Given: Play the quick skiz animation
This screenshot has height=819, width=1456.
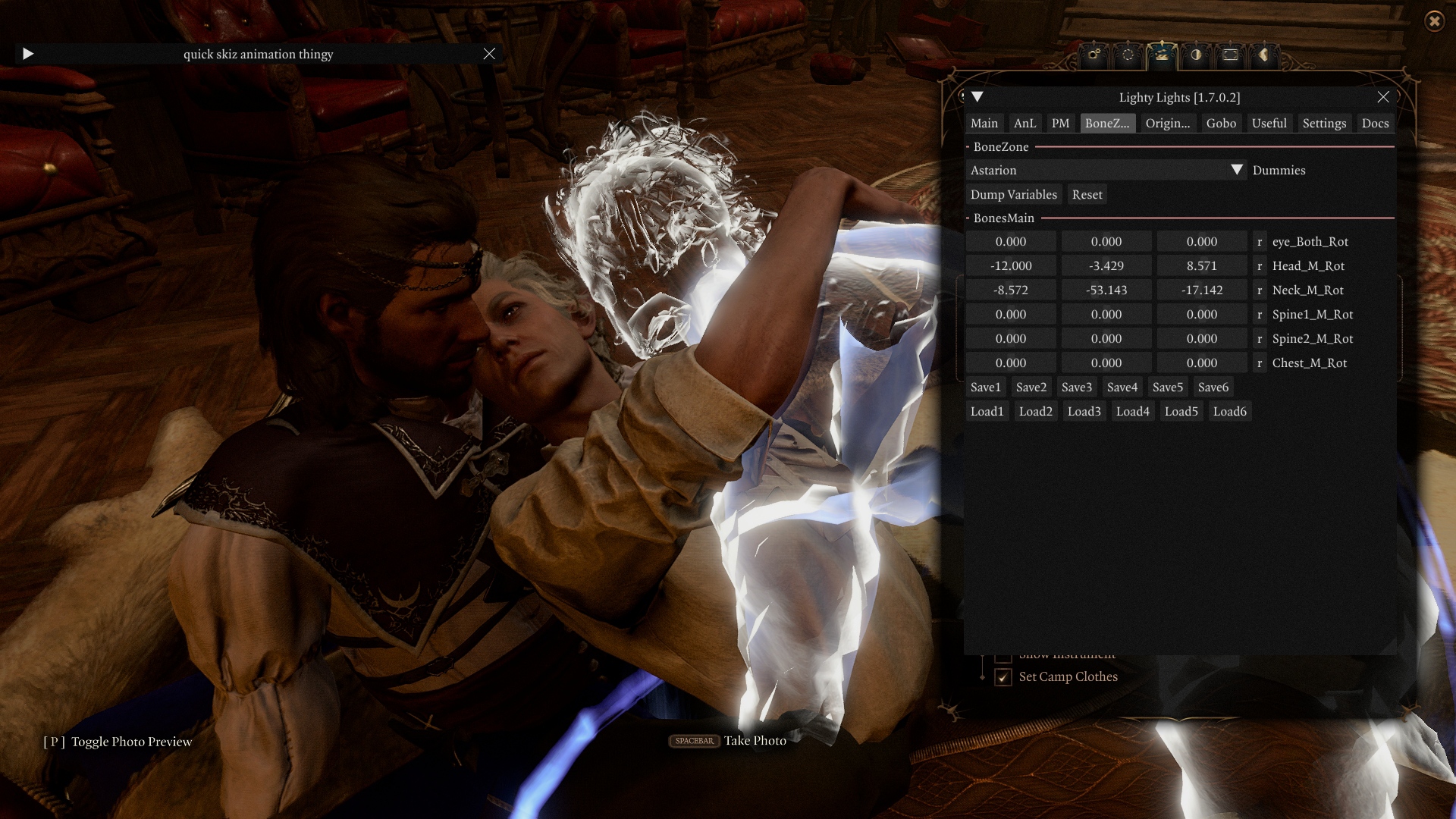Looking at the screenshot, I should [28, 54].
